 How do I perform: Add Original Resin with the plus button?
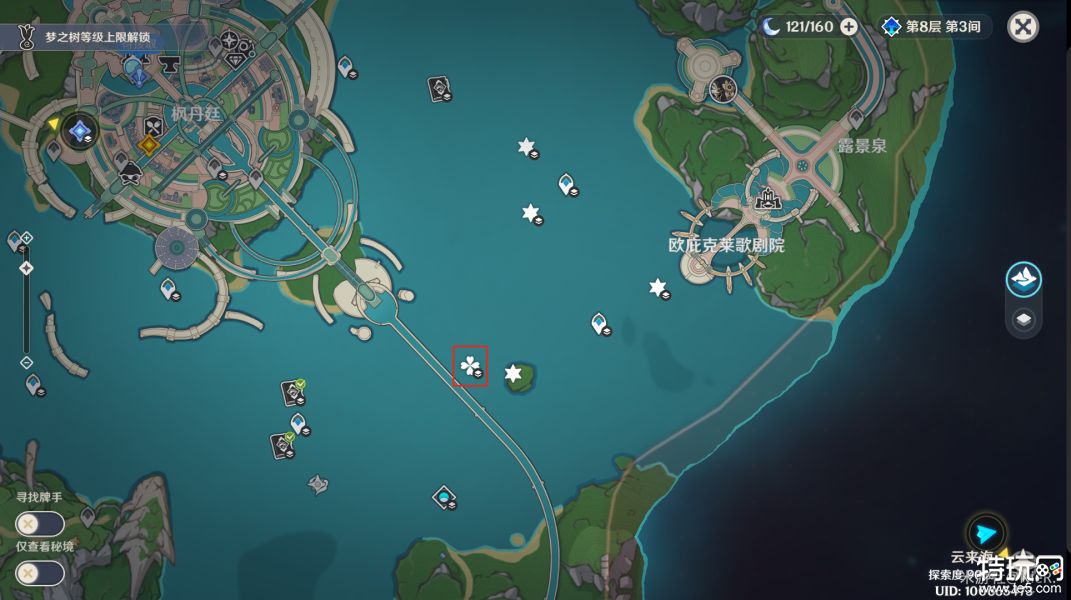pos(848,27)
